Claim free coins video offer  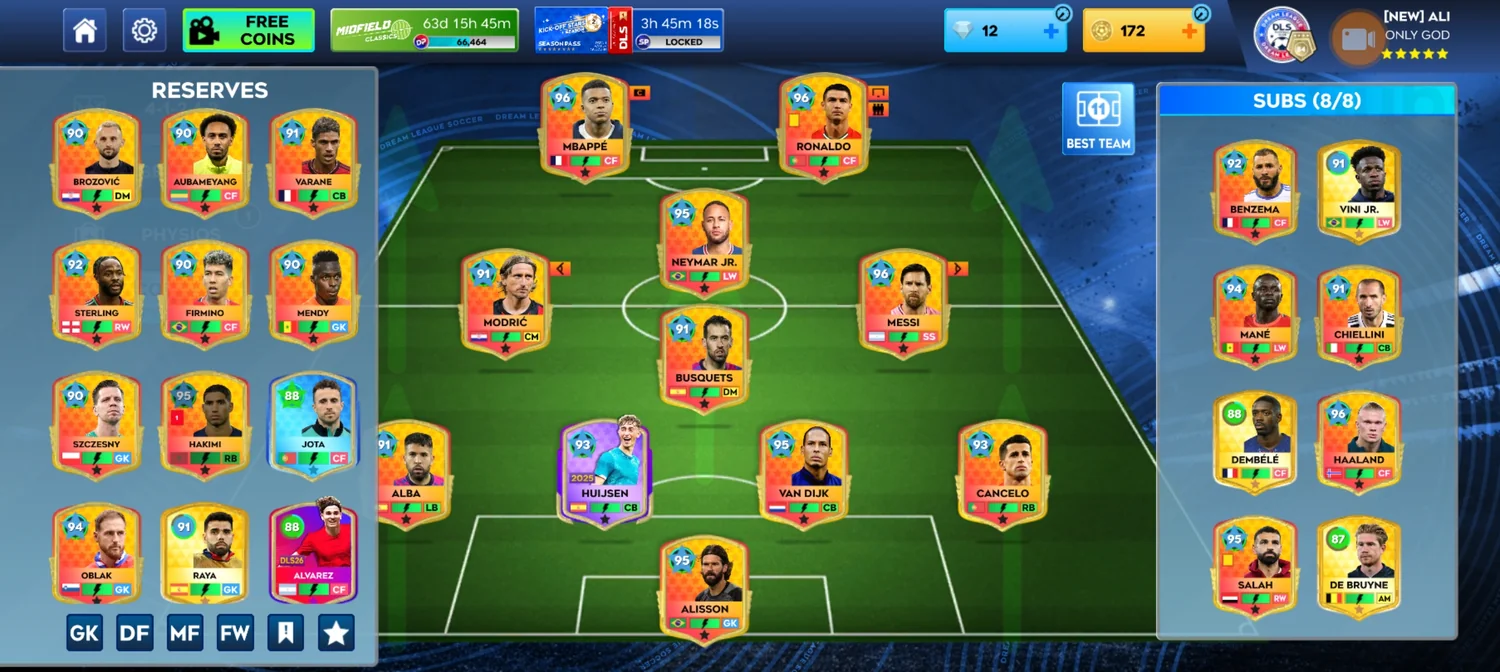[x=248, y=31]
